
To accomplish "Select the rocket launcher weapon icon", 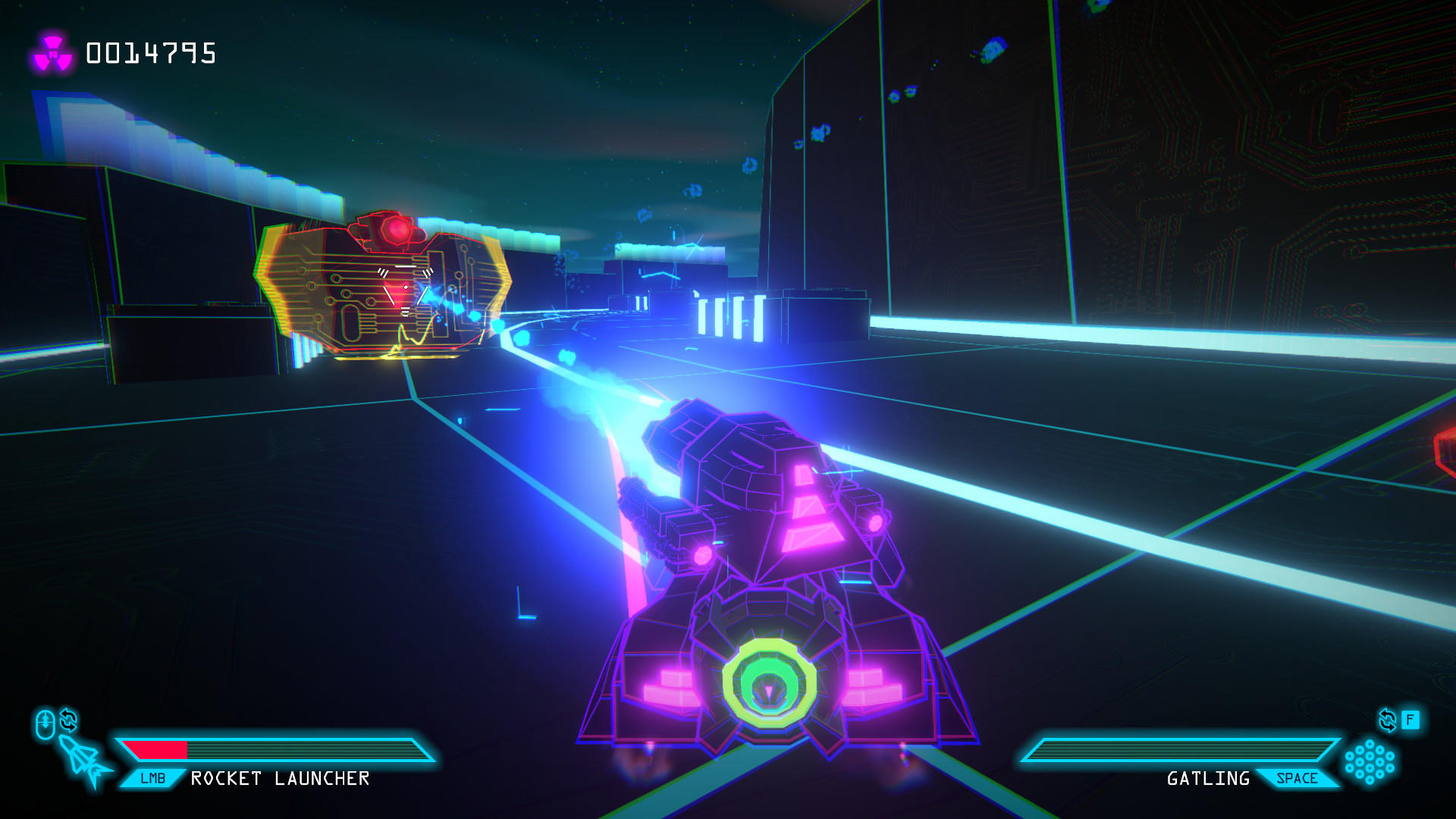I will (x=85, y=761).
